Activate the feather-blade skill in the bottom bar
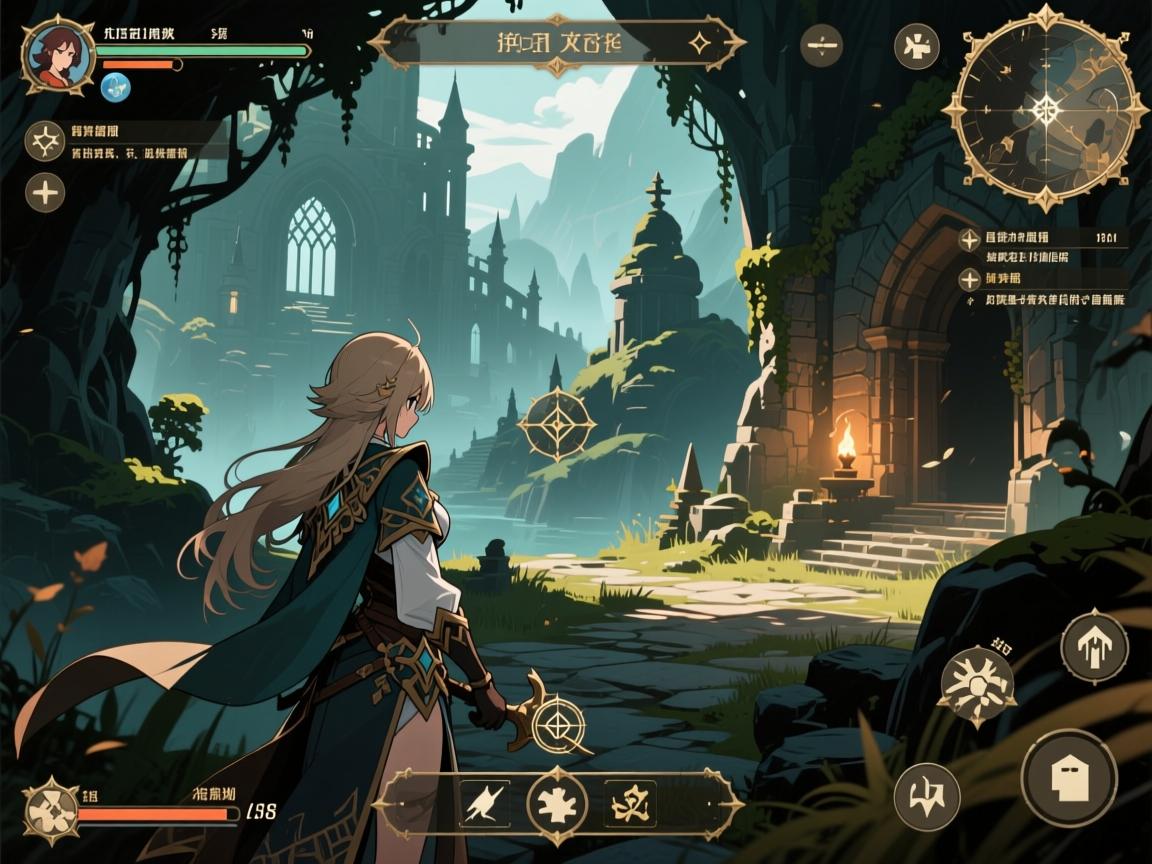Image resolution: width=1152 pixels, height=864 pixels. click(484, 803)
